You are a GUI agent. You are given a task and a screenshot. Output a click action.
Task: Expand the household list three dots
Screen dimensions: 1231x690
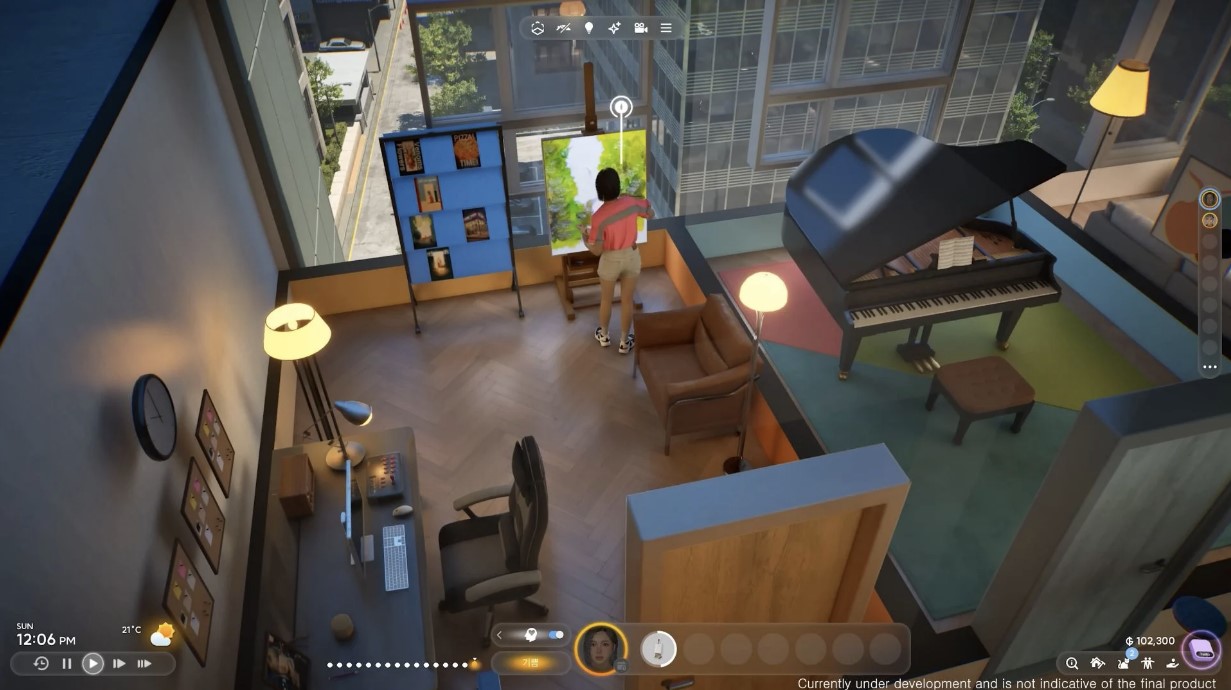coord(1209,367)
